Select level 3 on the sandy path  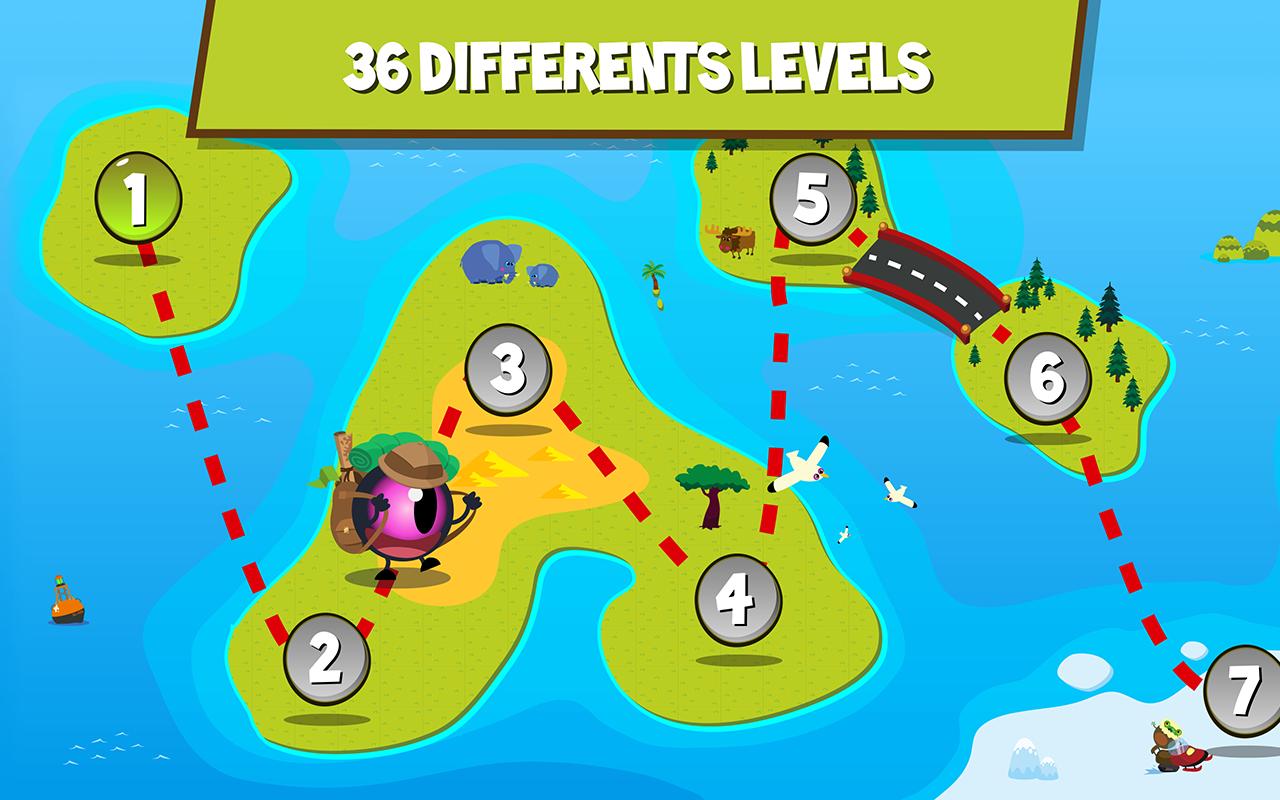point(510,370)
